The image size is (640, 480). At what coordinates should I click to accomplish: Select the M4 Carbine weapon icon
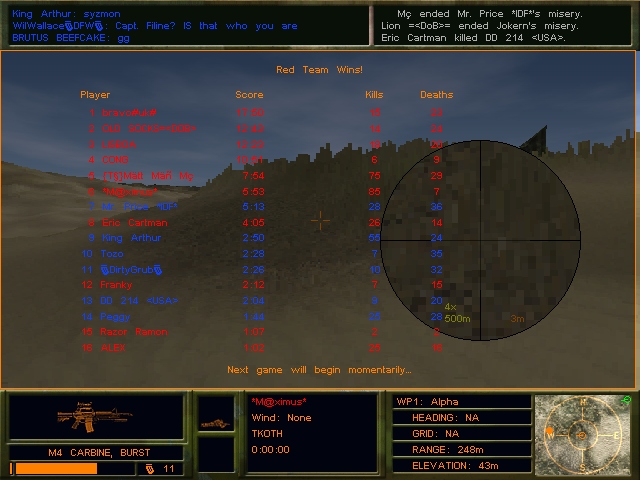pos(96,415)
